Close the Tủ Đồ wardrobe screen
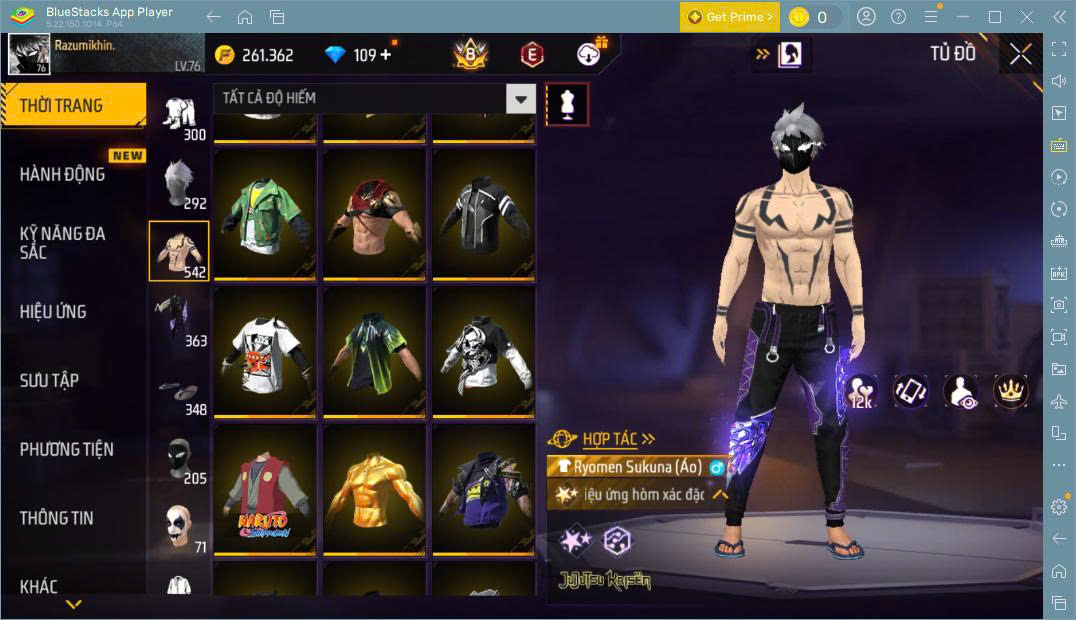 (x=1020, y=54)
